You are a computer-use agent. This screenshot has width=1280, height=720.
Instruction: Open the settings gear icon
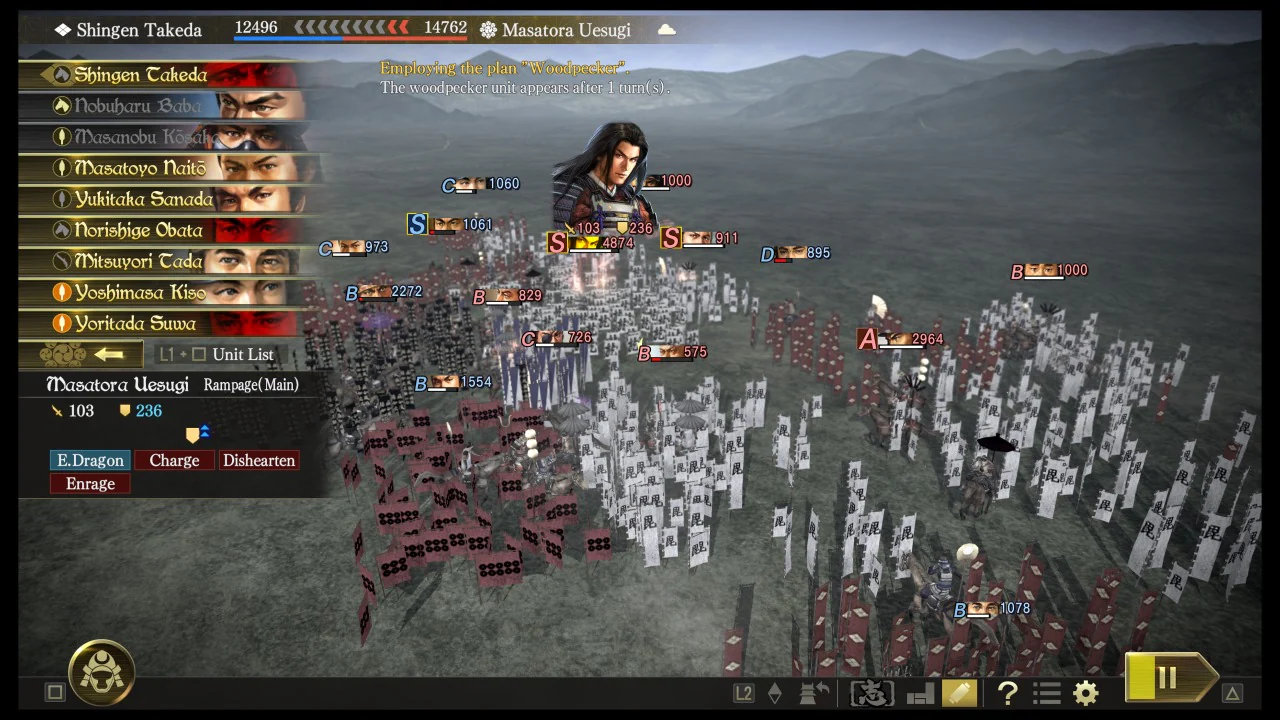coord(1086,692)
